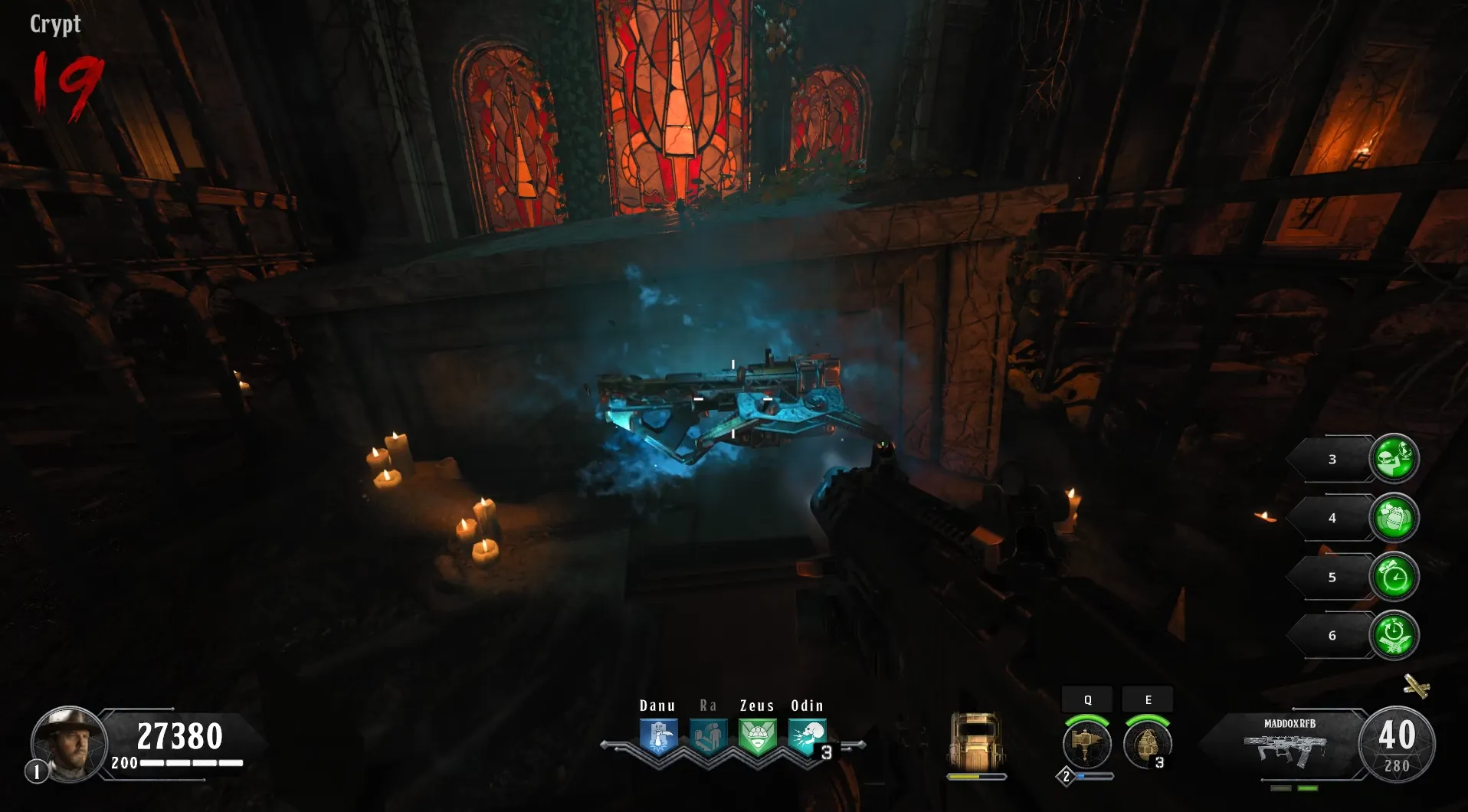Click the golden shield icon

976,742
